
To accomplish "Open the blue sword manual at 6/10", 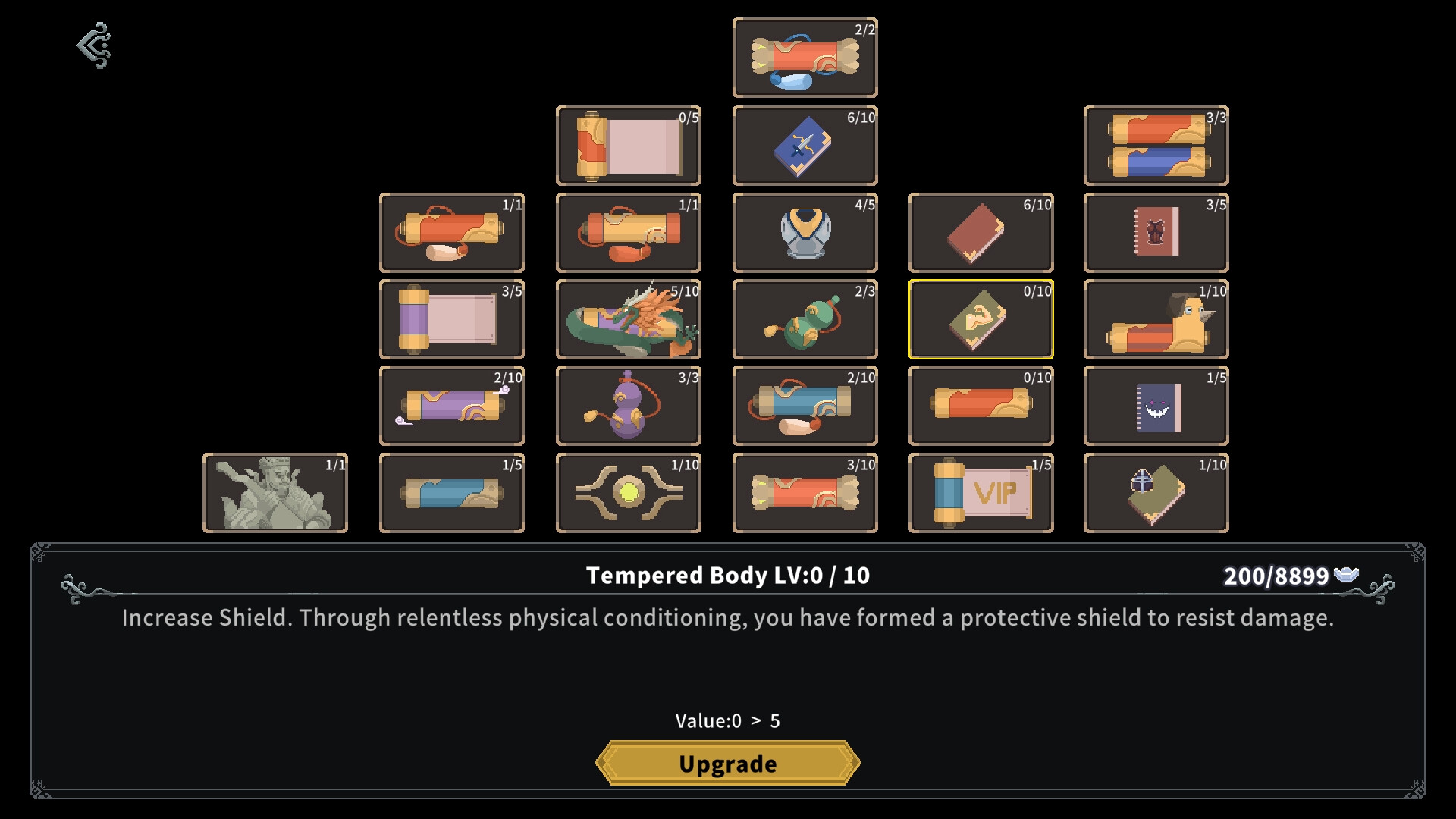I will click(x=805, y=146).
